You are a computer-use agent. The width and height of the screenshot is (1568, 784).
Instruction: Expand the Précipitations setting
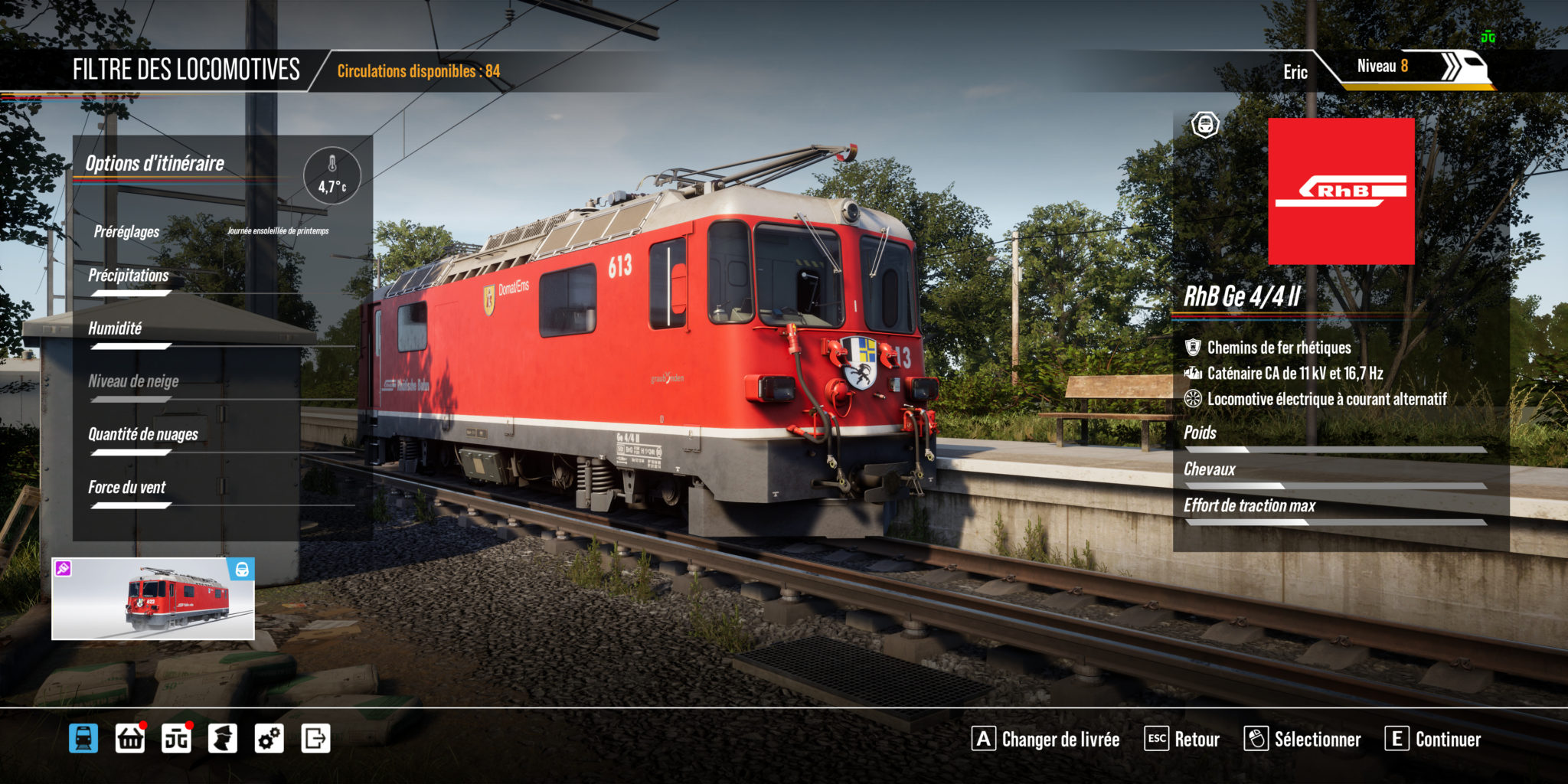point(127,276)
